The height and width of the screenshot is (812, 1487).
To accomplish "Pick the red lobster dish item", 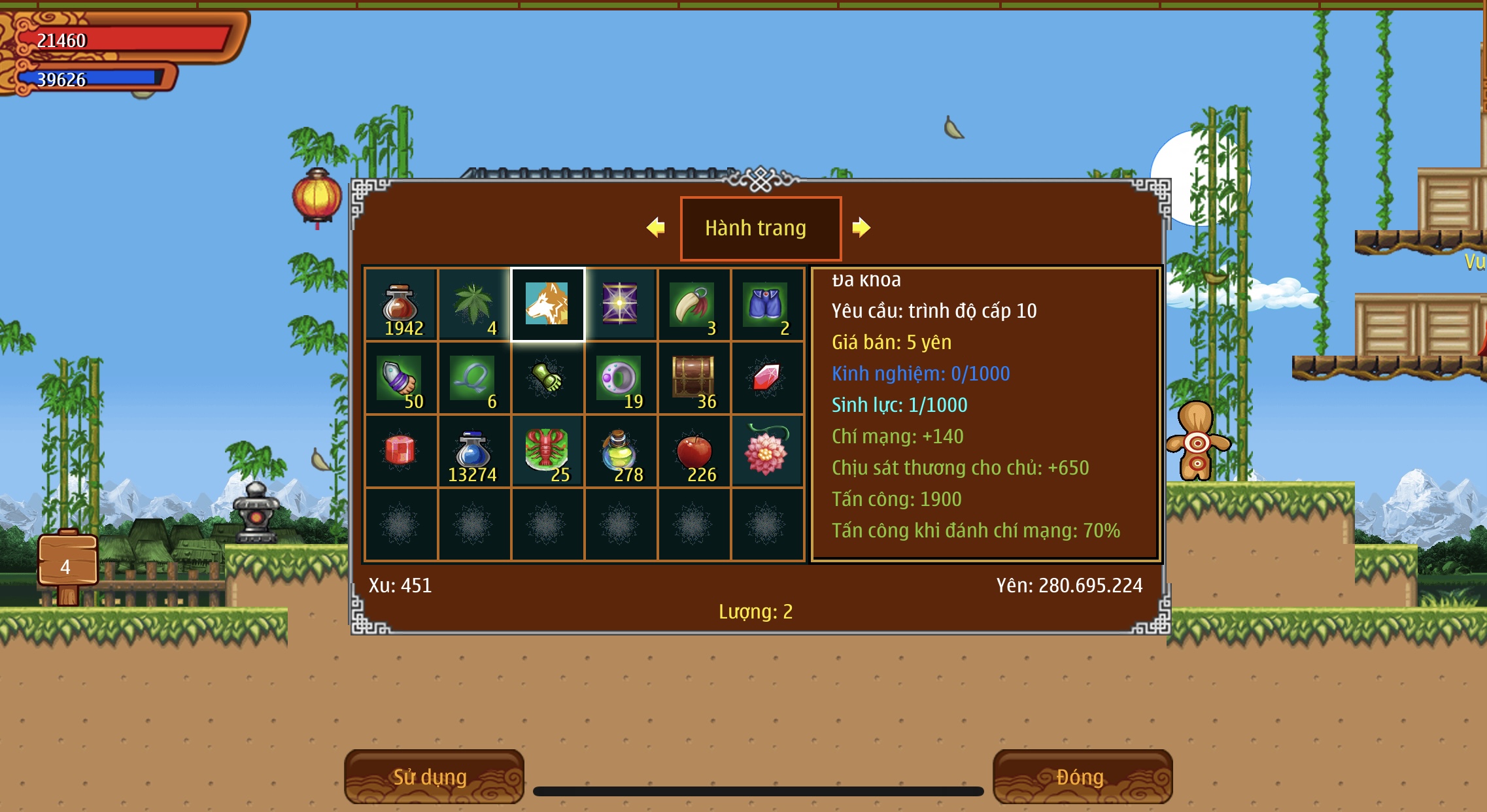I will click(547, 451).
